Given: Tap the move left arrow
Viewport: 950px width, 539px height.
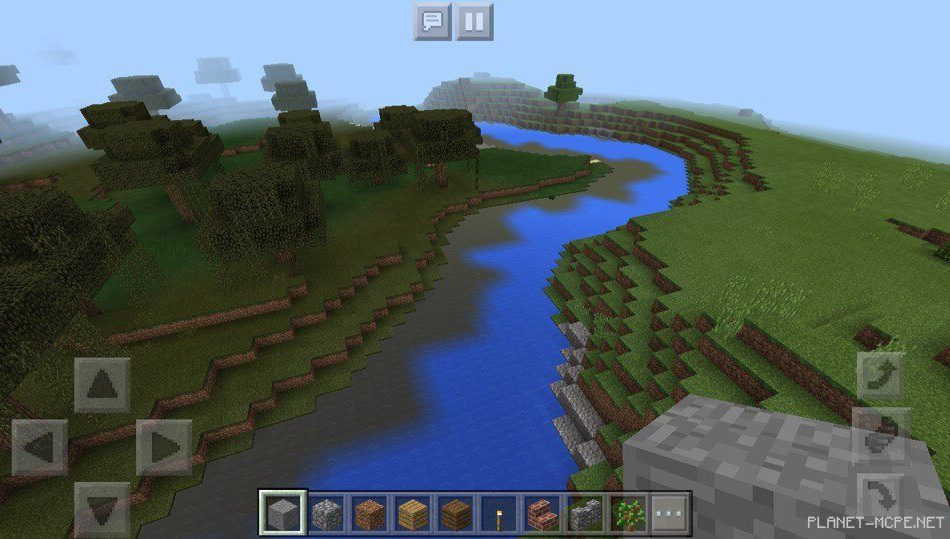Looking at the screenshot, I should [40, 447].
